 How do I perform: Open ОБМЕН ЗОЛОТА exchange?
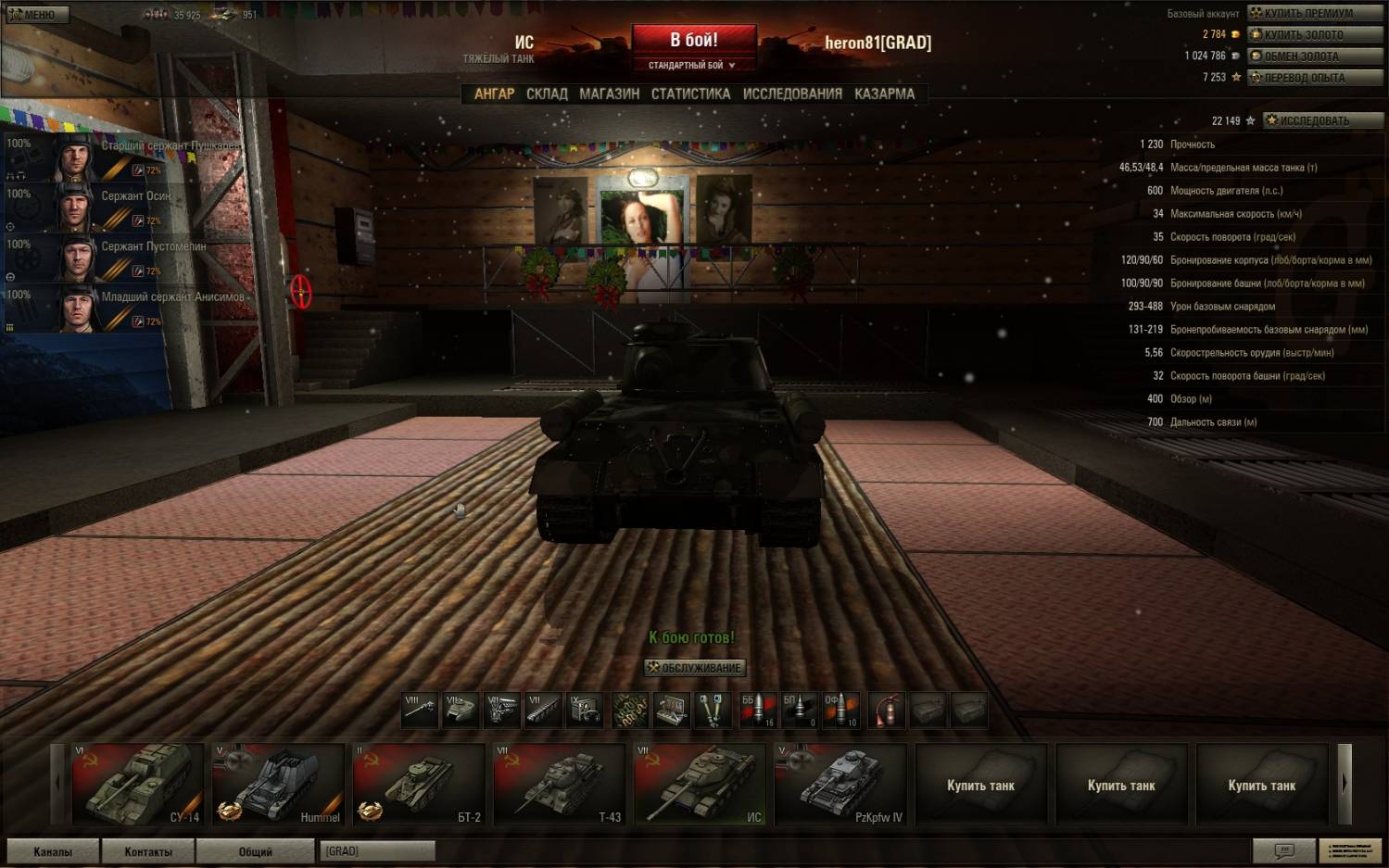coord(1314,56)
